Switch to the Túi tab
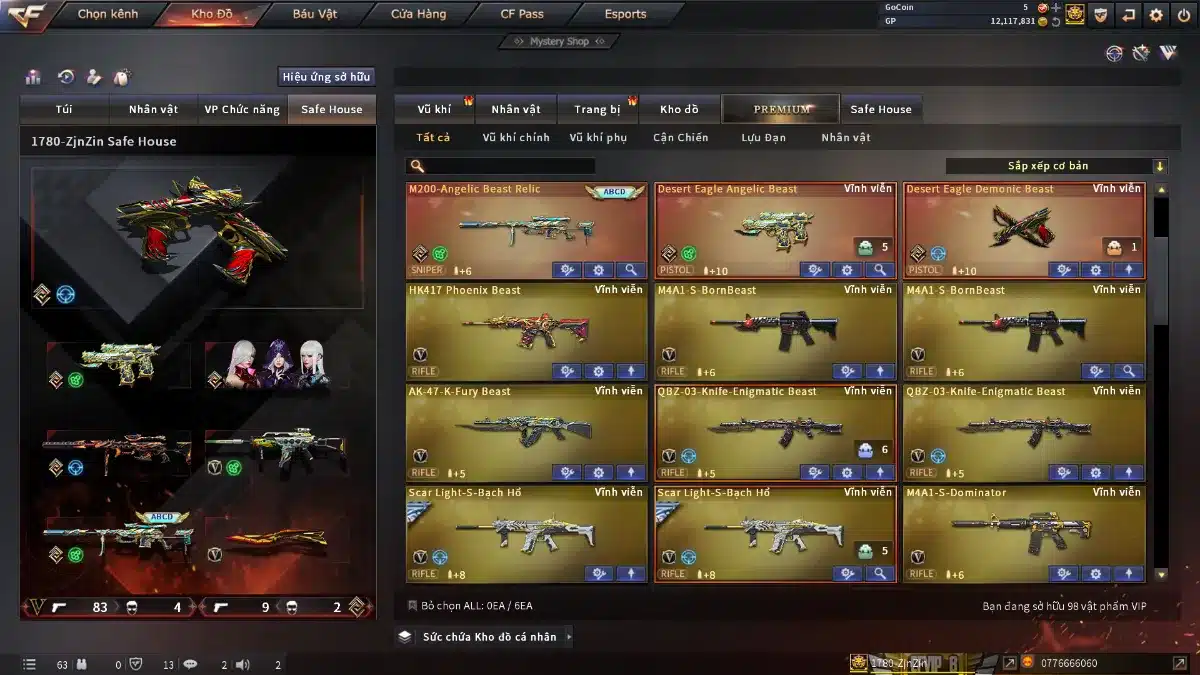The image size is (1200, 675). click(x=64, y=109)
